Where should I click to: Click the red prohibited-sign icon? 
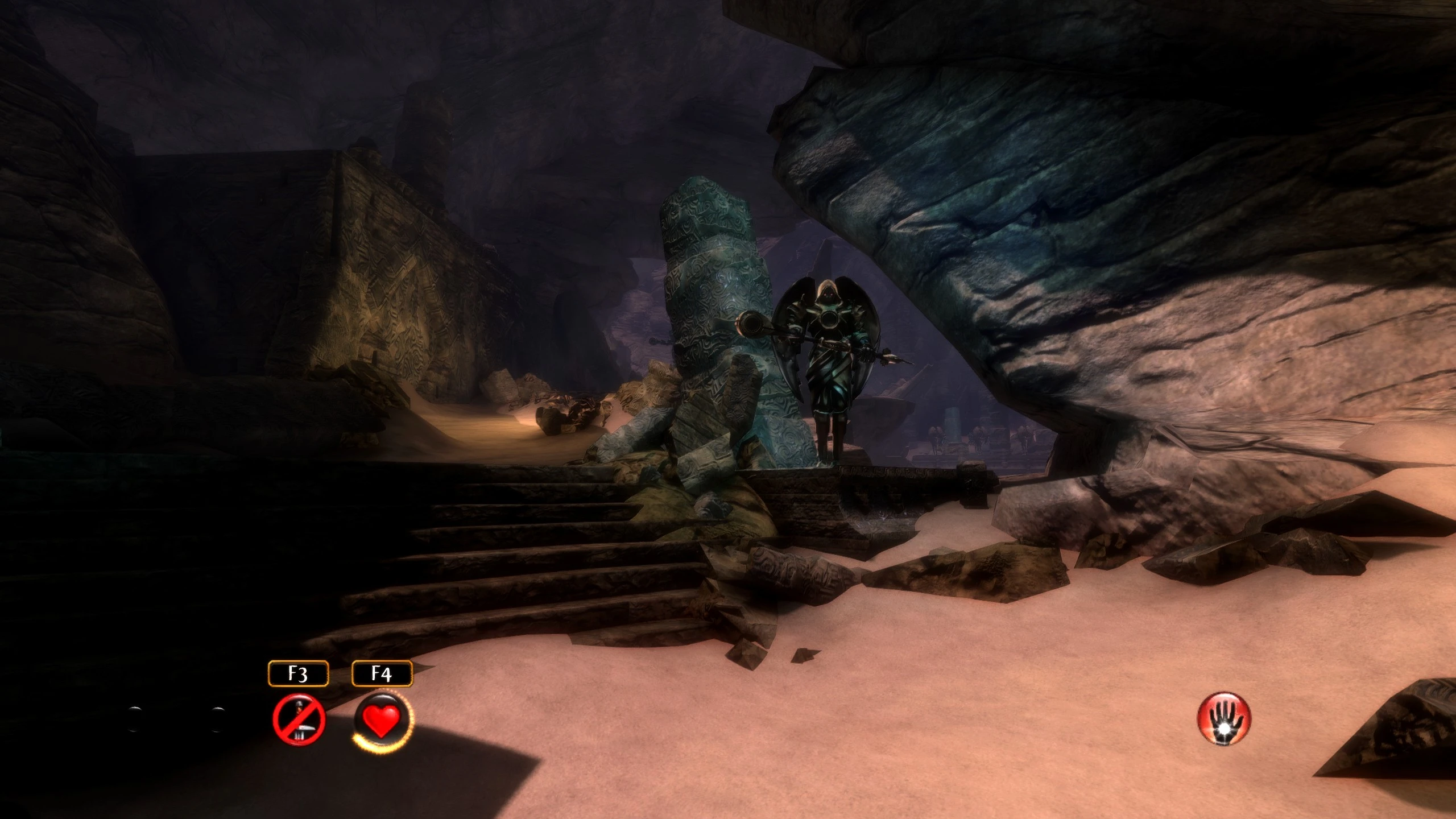point(299,719)
